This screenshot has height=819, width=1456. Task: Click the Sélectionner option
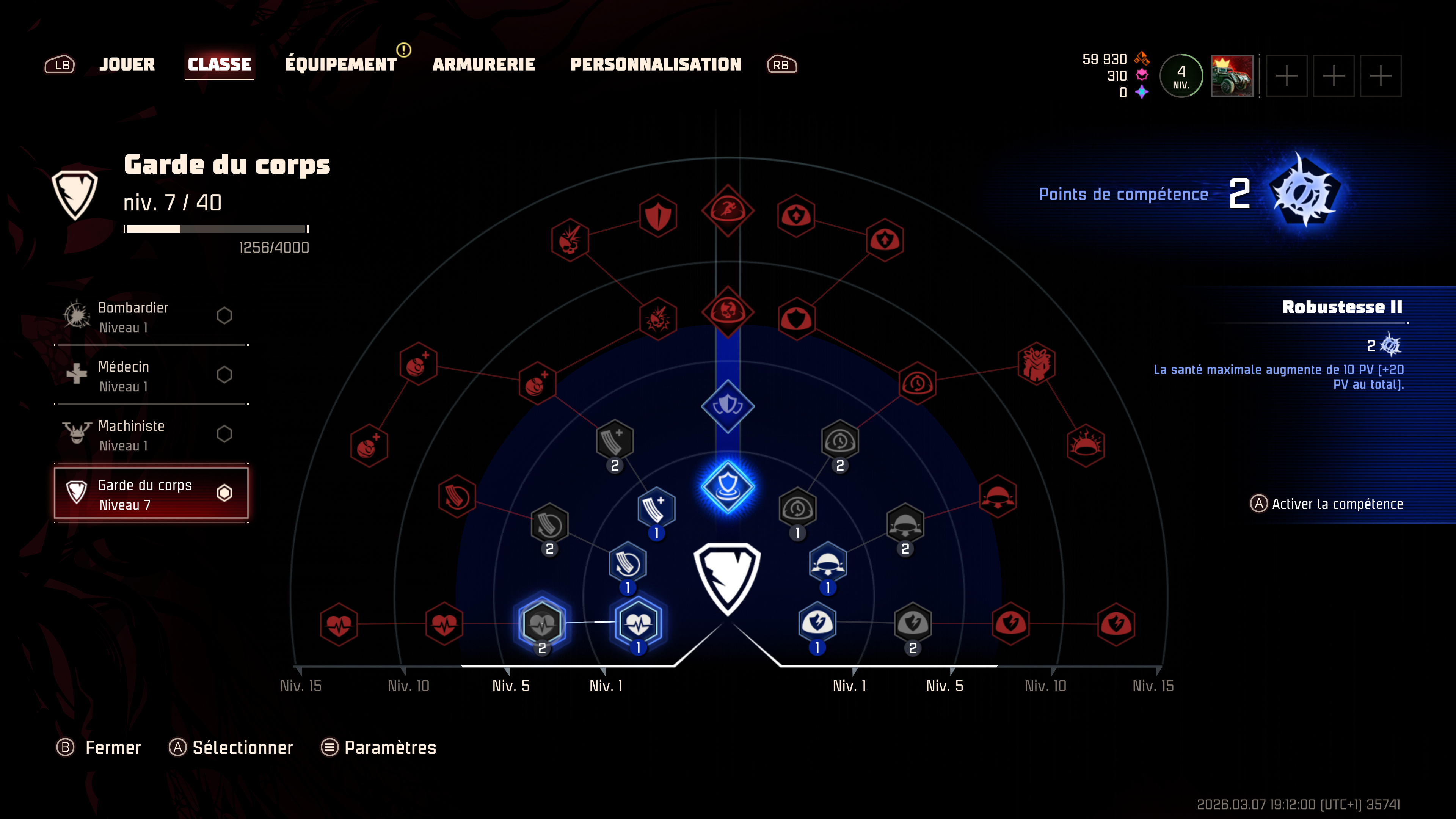point(231,748)
